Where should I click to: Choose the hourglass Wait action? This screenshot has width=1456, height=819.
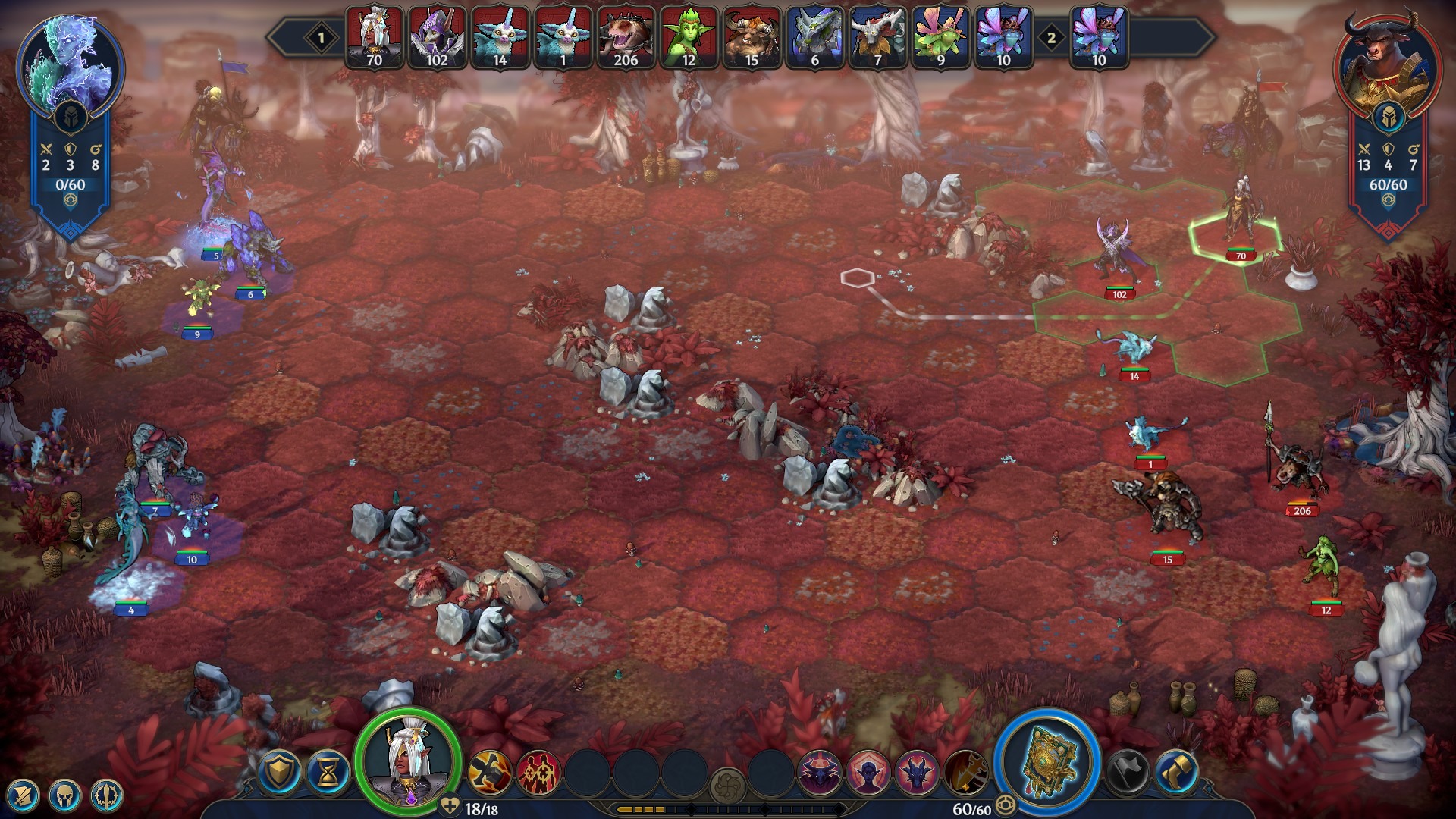tap(329, 772)
